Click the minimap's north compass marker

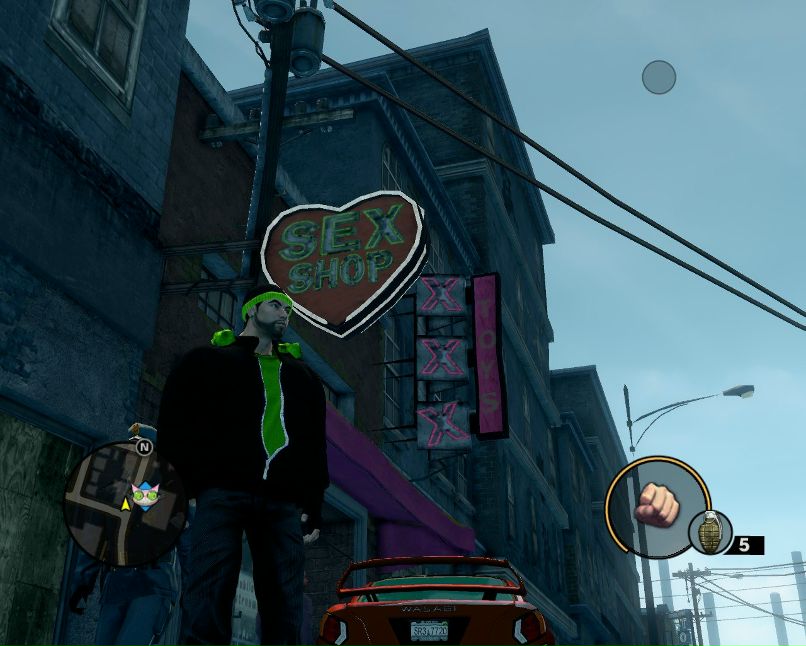point(145,447)
